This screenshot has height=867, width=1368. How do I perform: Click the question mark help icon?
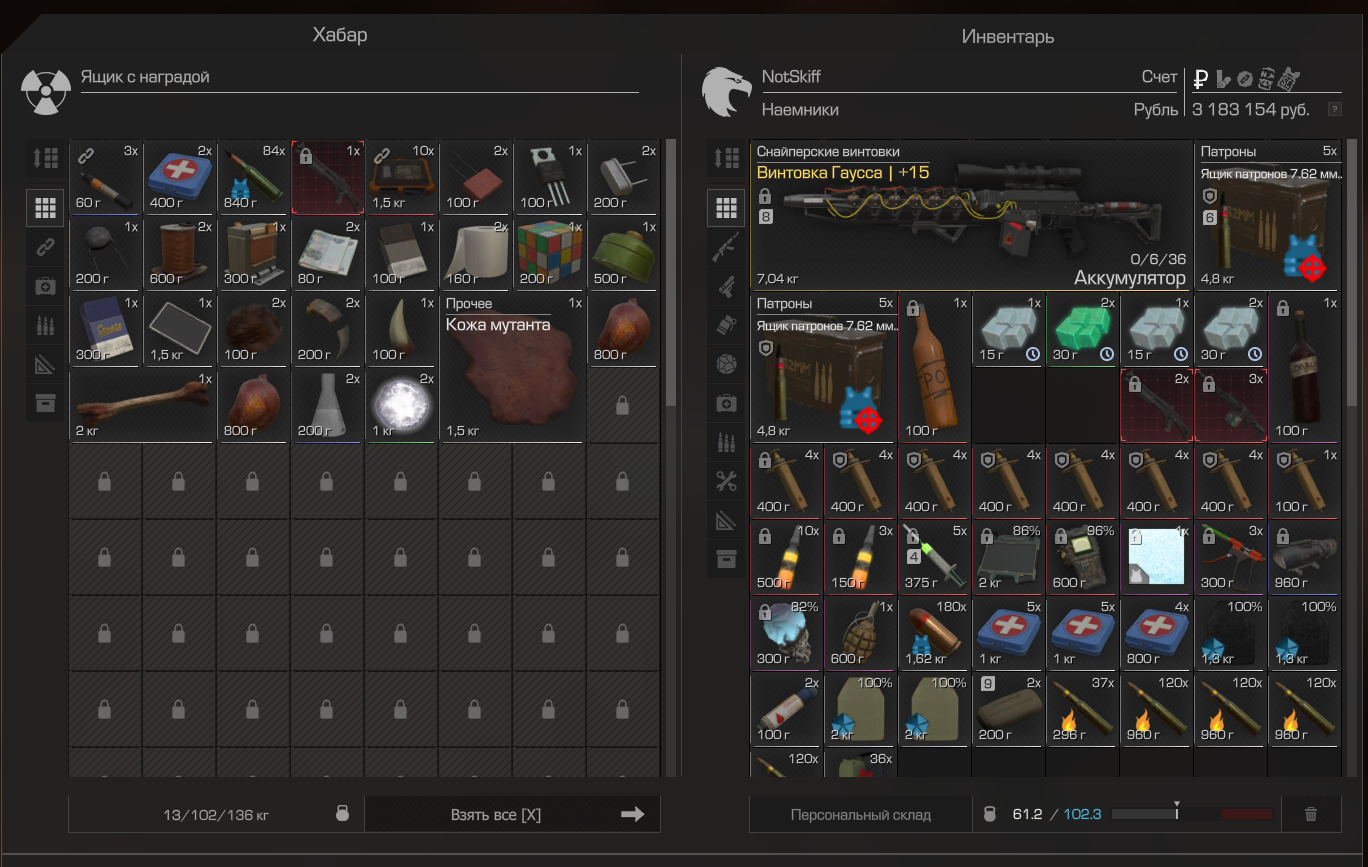point(1333,109)
